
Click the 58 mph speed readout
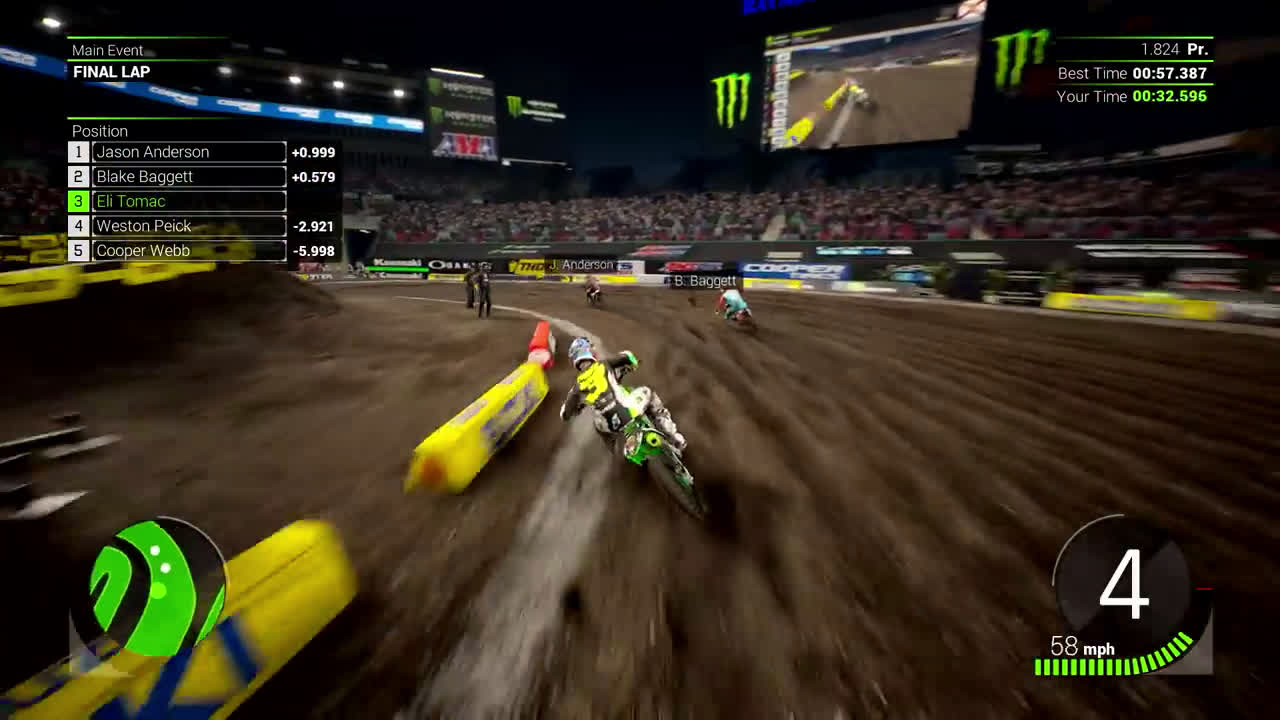[1085, 648]
